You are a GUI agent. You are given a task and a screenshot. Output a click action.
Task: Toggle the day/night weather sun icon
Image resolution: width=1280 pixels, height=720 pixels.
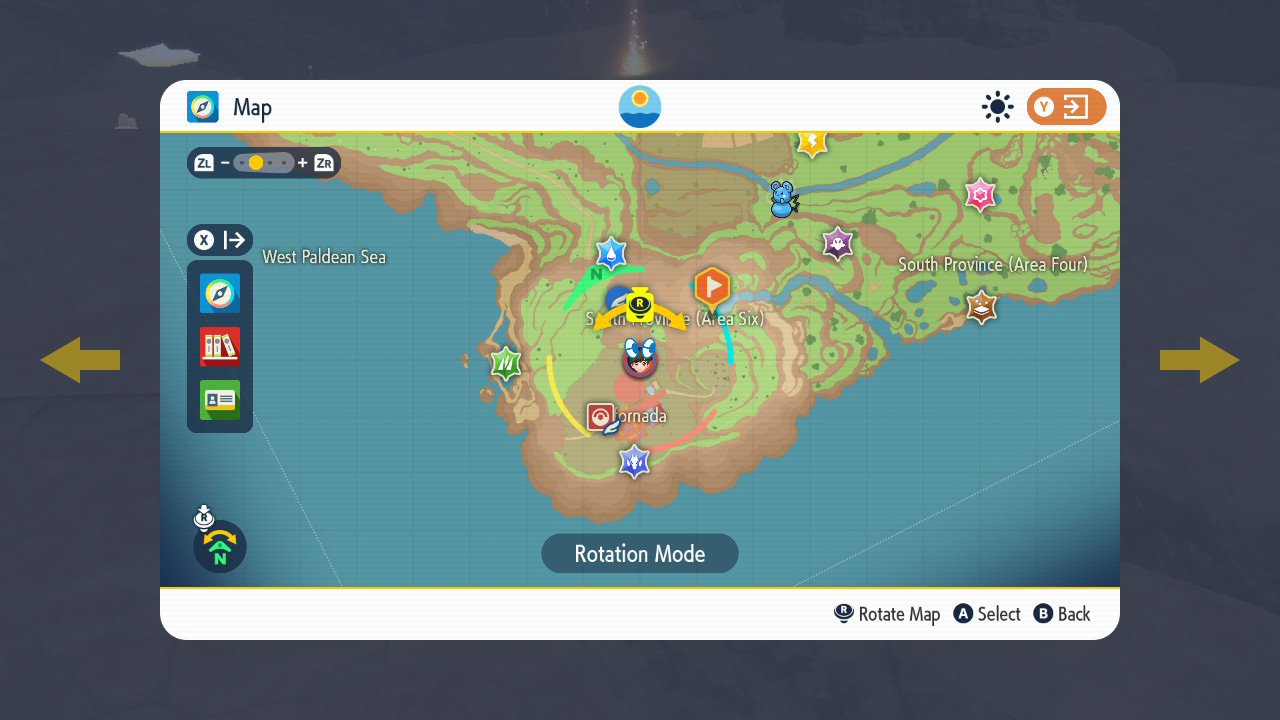click(x=997, y=107)
